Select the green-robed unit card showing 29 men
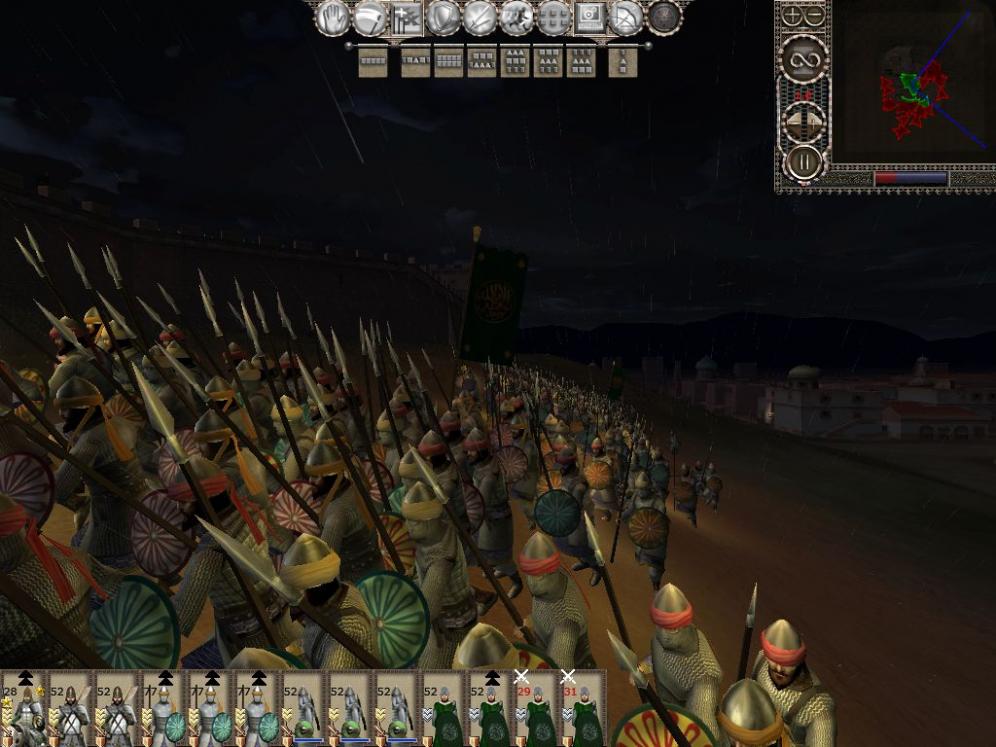 [x=537, y=710]
